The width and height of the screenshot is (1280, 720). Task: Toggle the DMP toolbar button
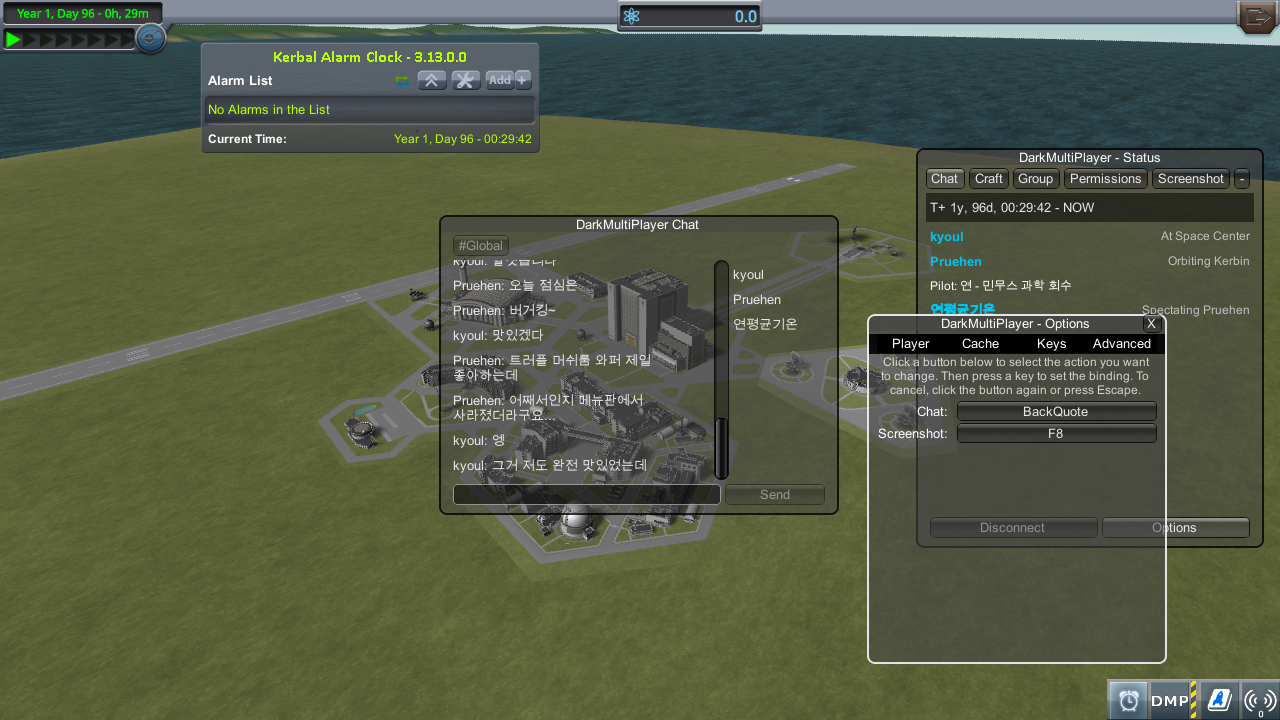pos(1172,701)
